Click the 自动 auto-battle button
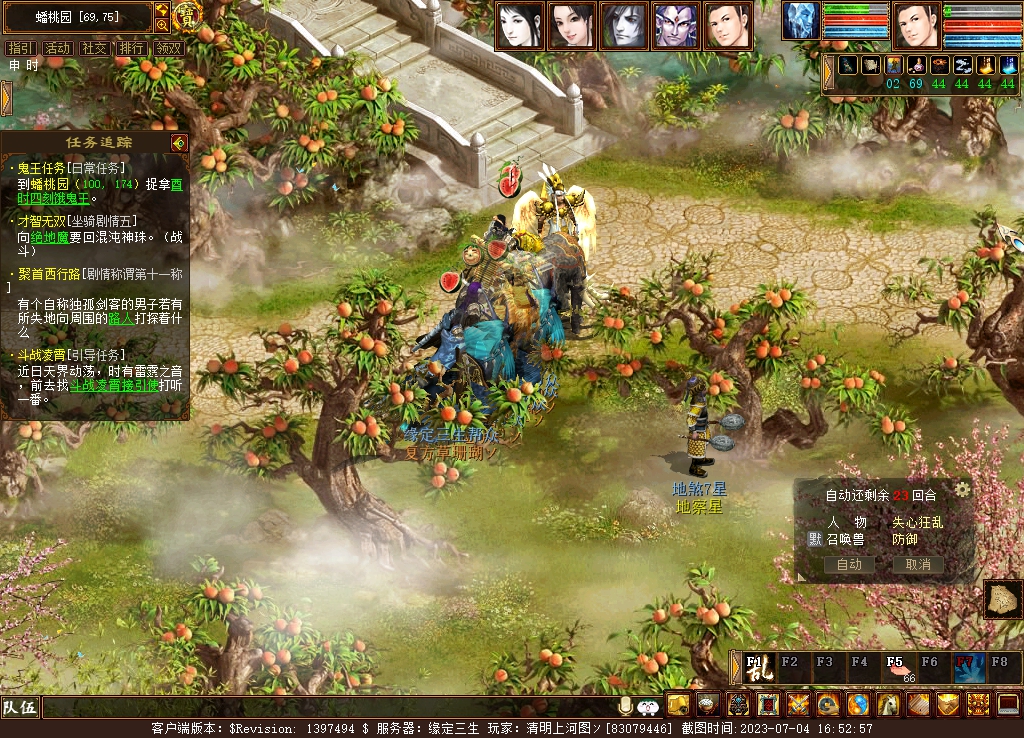Viewport: 1024px width, 738px height. click(849, 564)
